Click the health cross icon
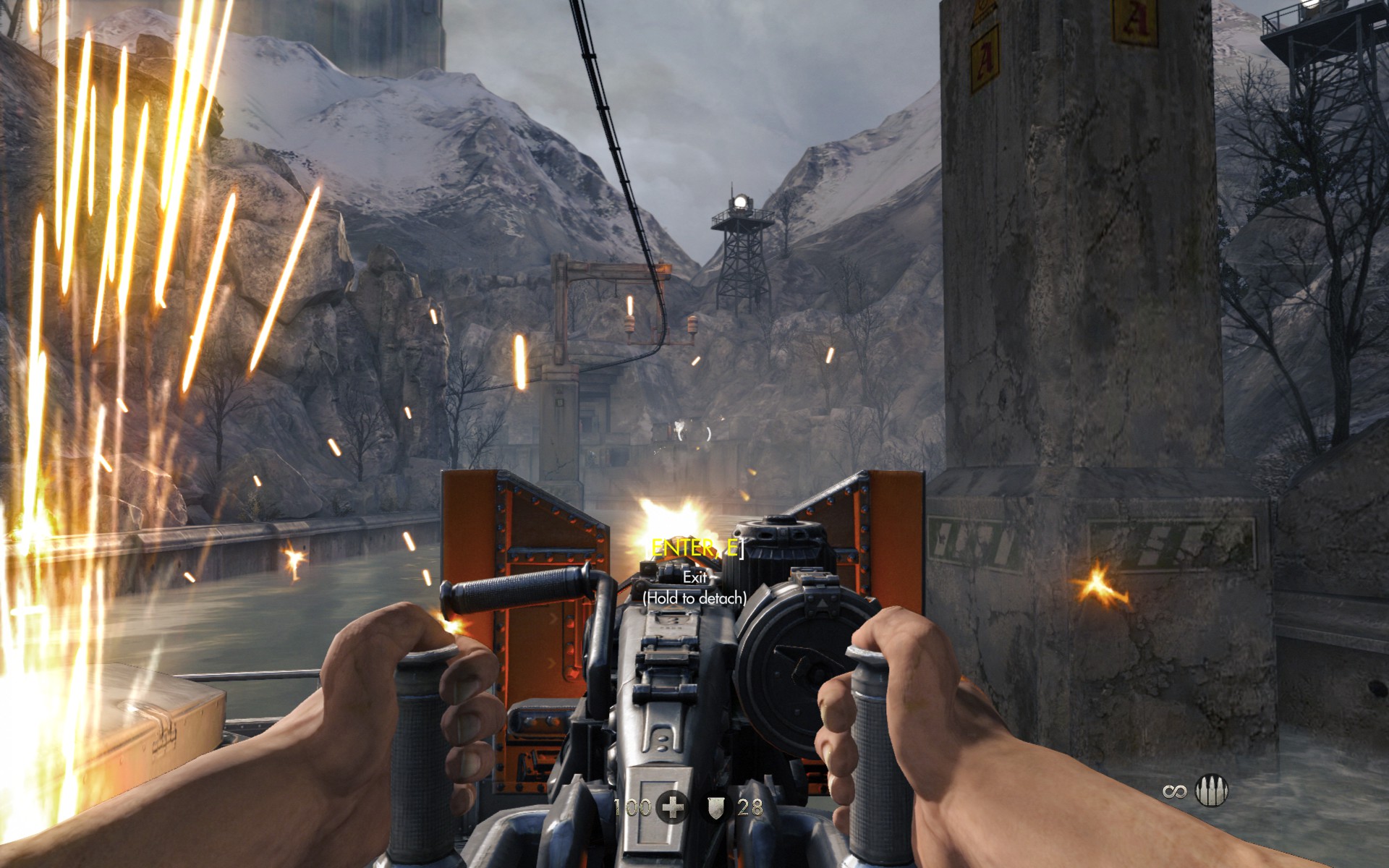The width and height of the screenshot is (1389, 868). pos(672,808)
